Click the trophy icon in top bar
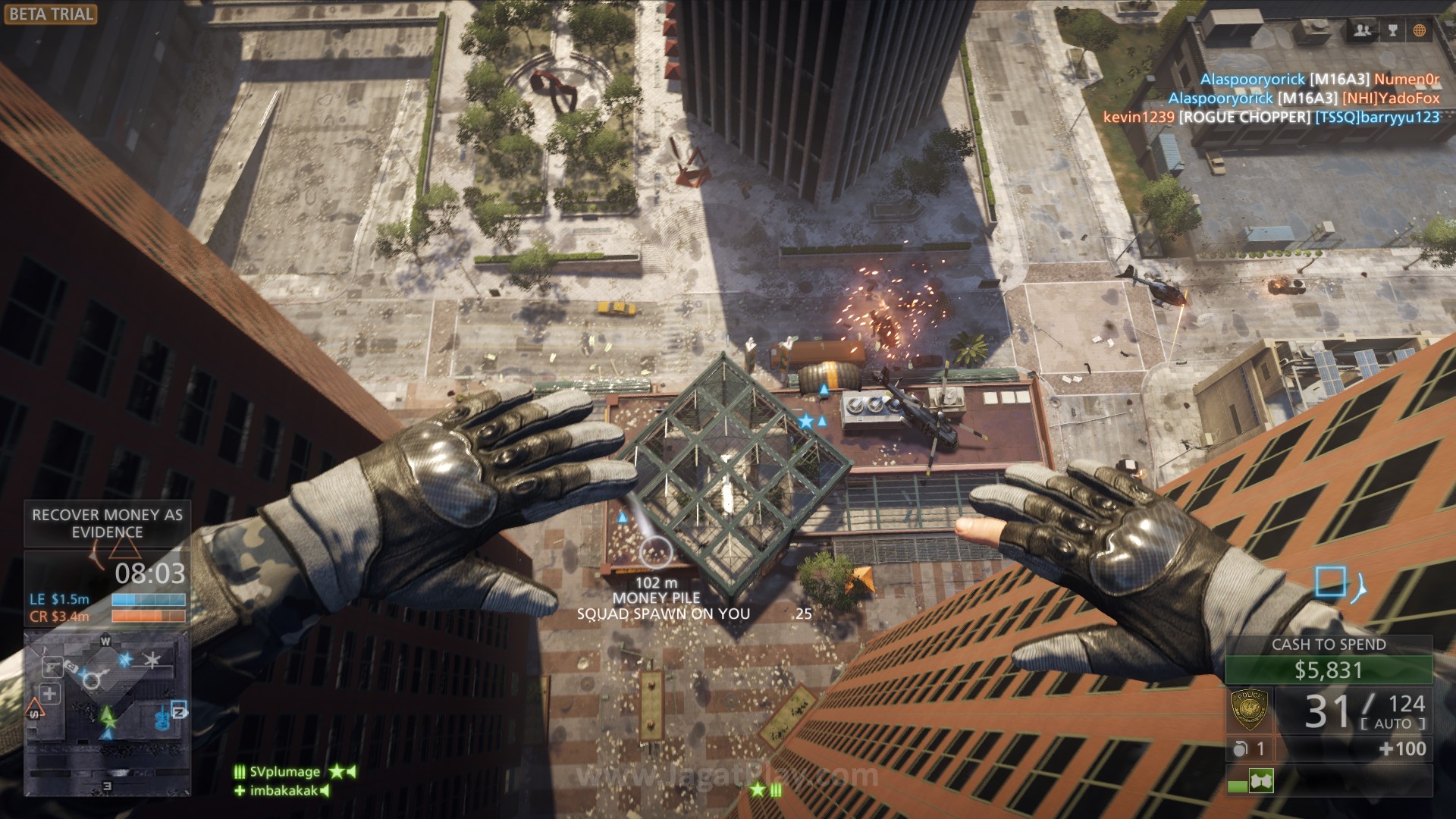 pos(1392,30)
